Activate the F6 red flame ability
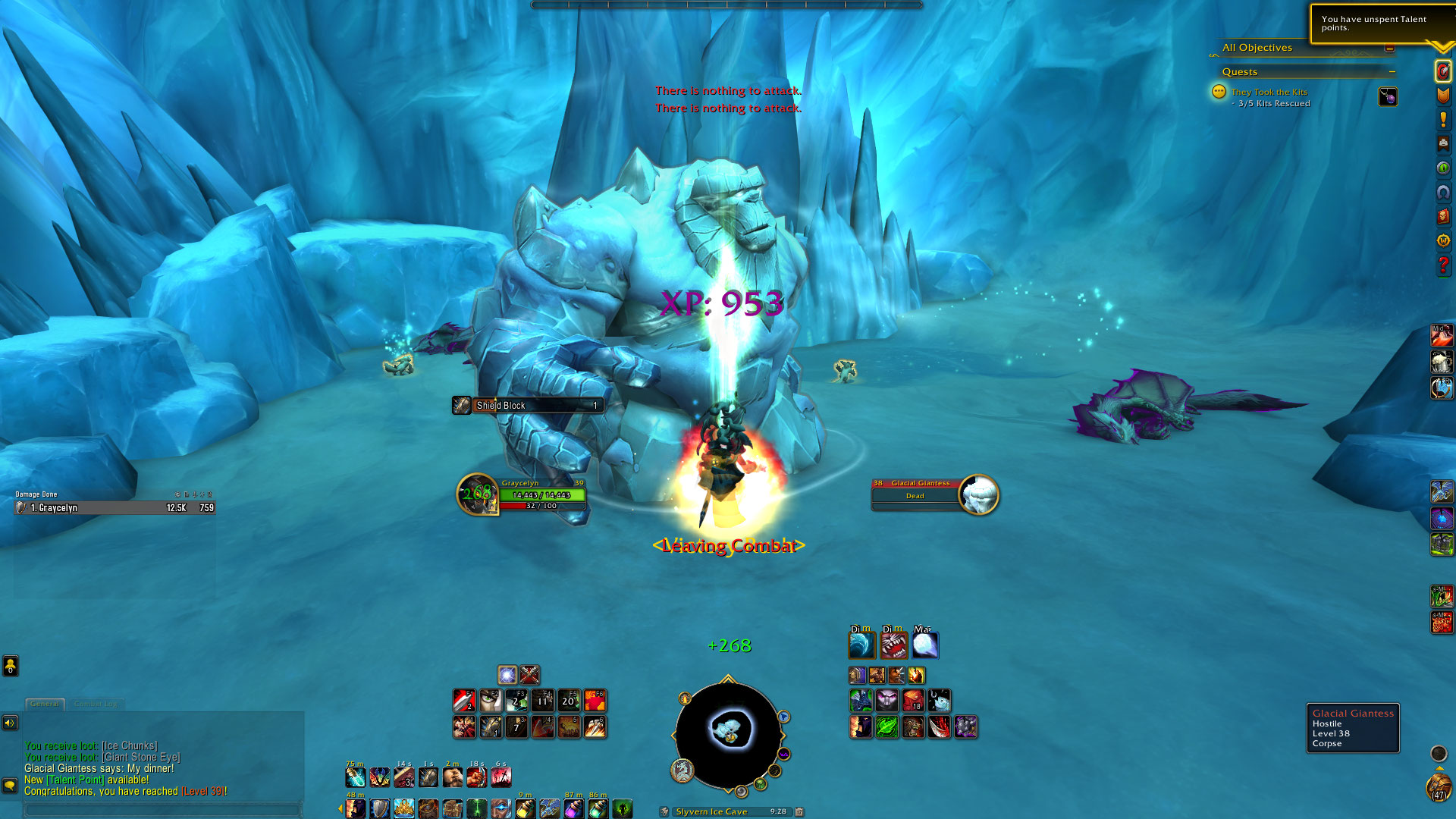 pos(595,700)
